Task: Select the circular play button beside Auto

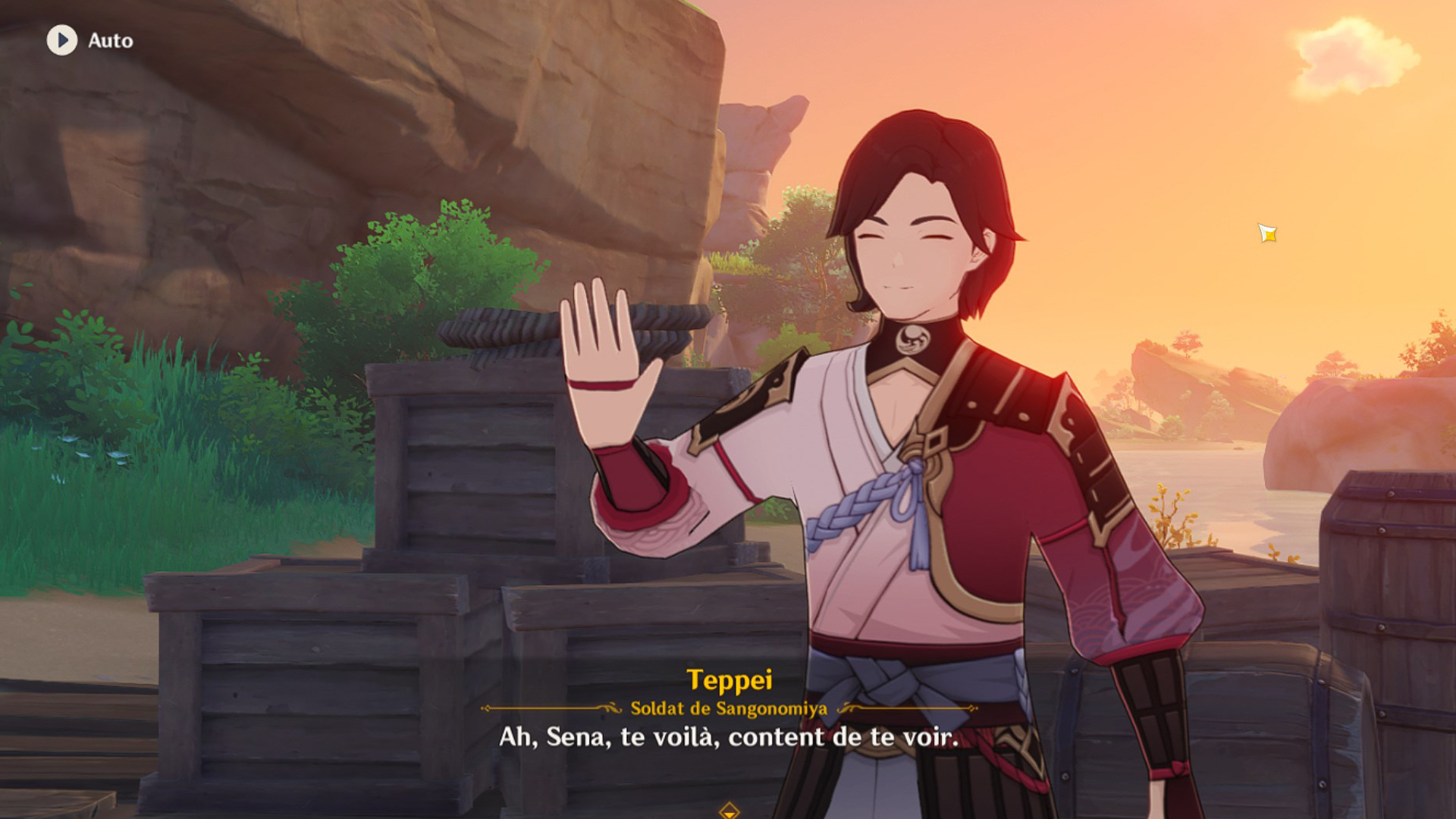Action: 64,42
